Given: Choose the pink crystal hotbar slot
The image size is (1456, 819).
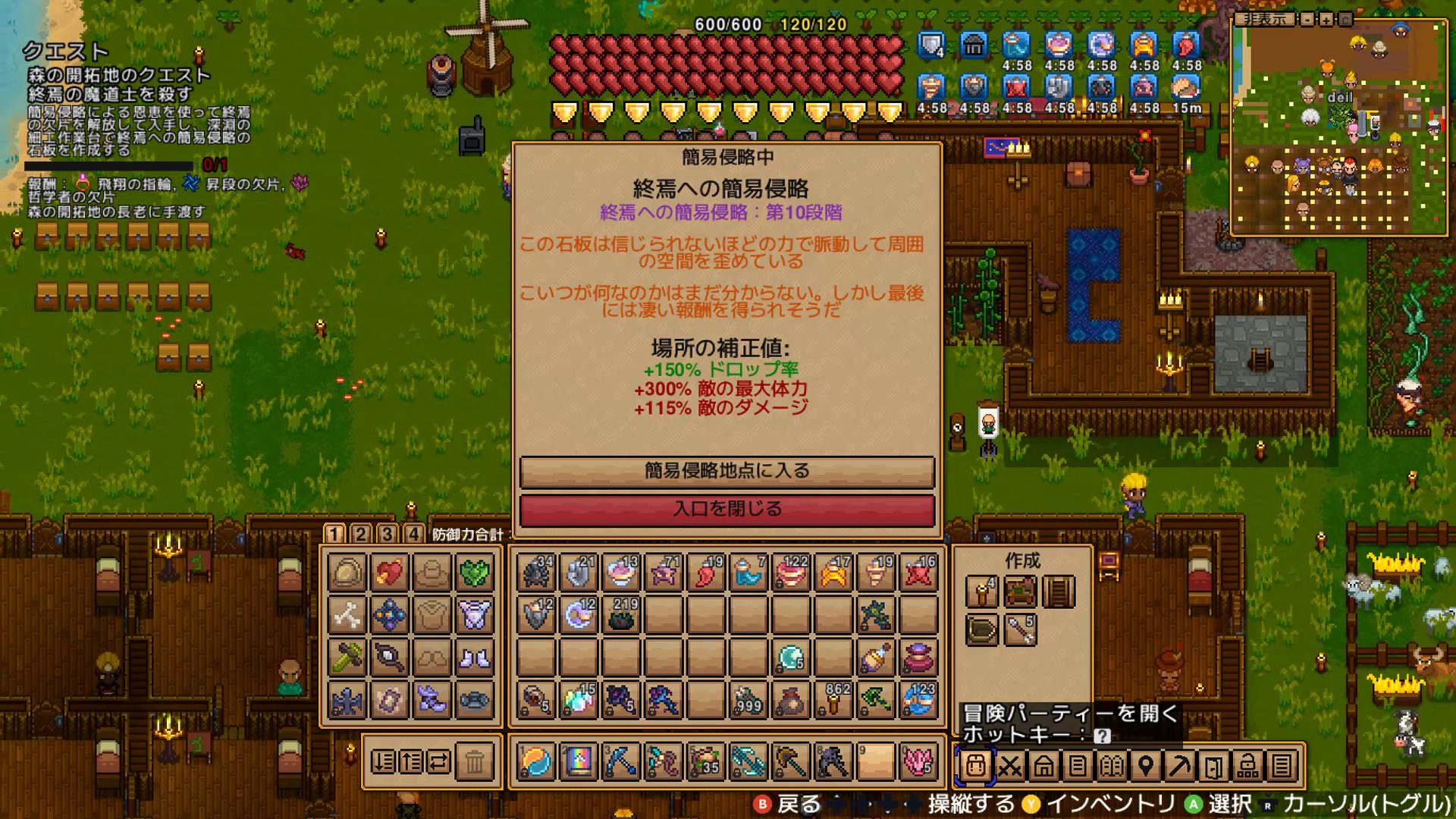Looking at the screenshot, I should [918, 761].
